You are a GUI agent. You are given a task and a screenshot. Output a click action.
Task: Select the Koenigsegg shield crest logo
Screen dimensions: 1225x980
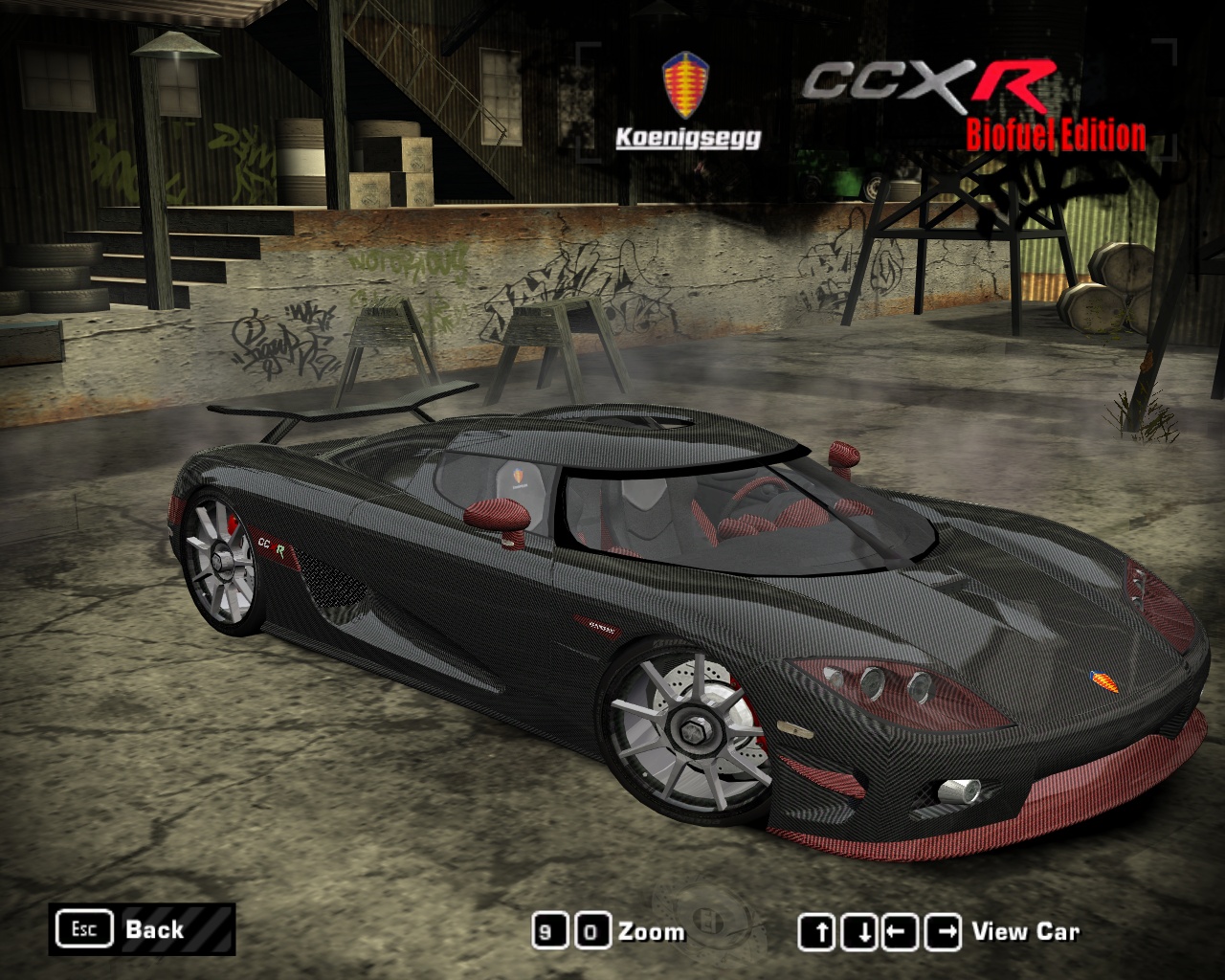tap(685, 84)
